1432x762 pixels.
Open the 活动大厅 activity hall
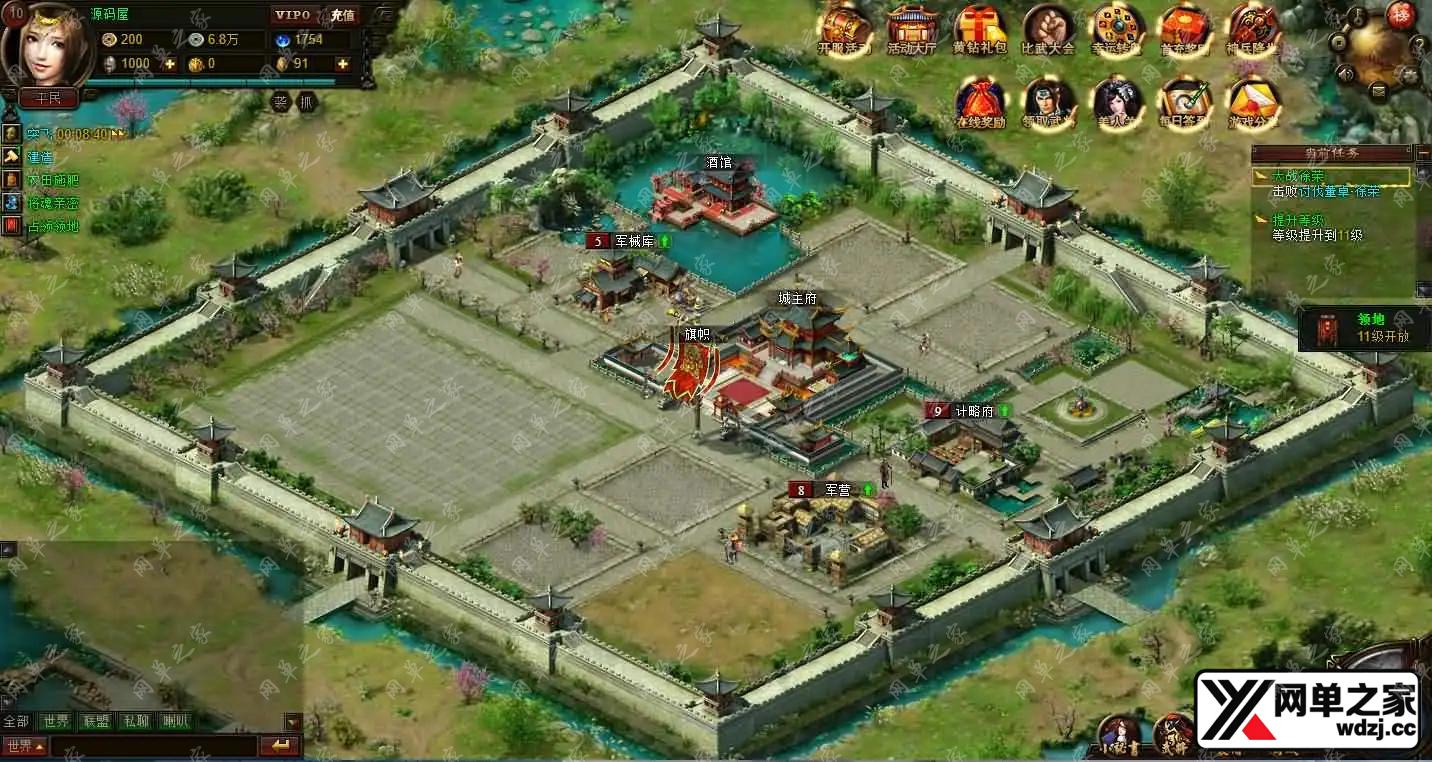[x=910, y=28]
